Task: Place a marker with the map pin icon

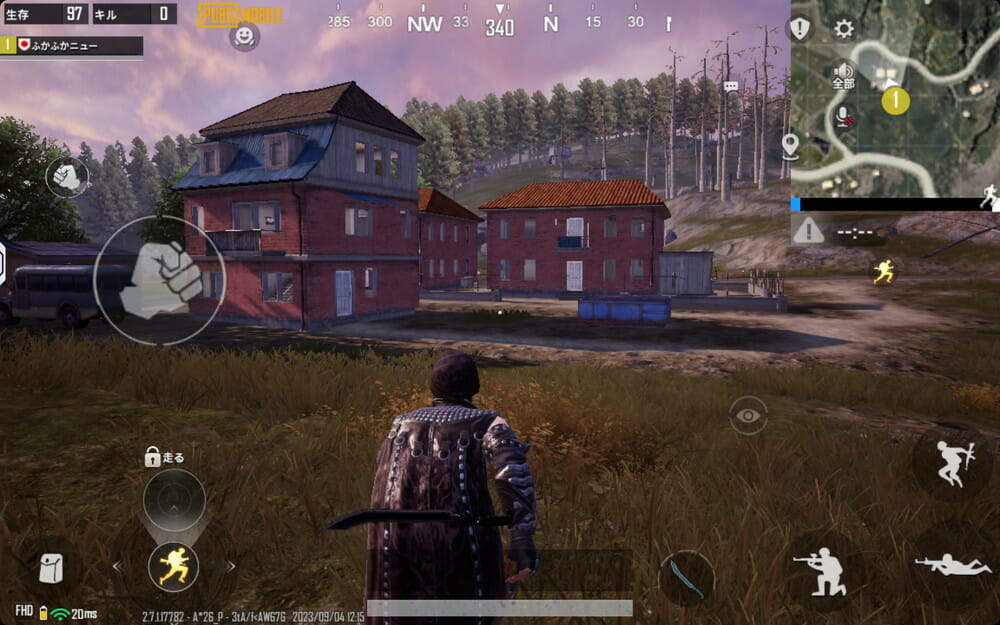Action: pyautogui.click(x=790, y=146)
